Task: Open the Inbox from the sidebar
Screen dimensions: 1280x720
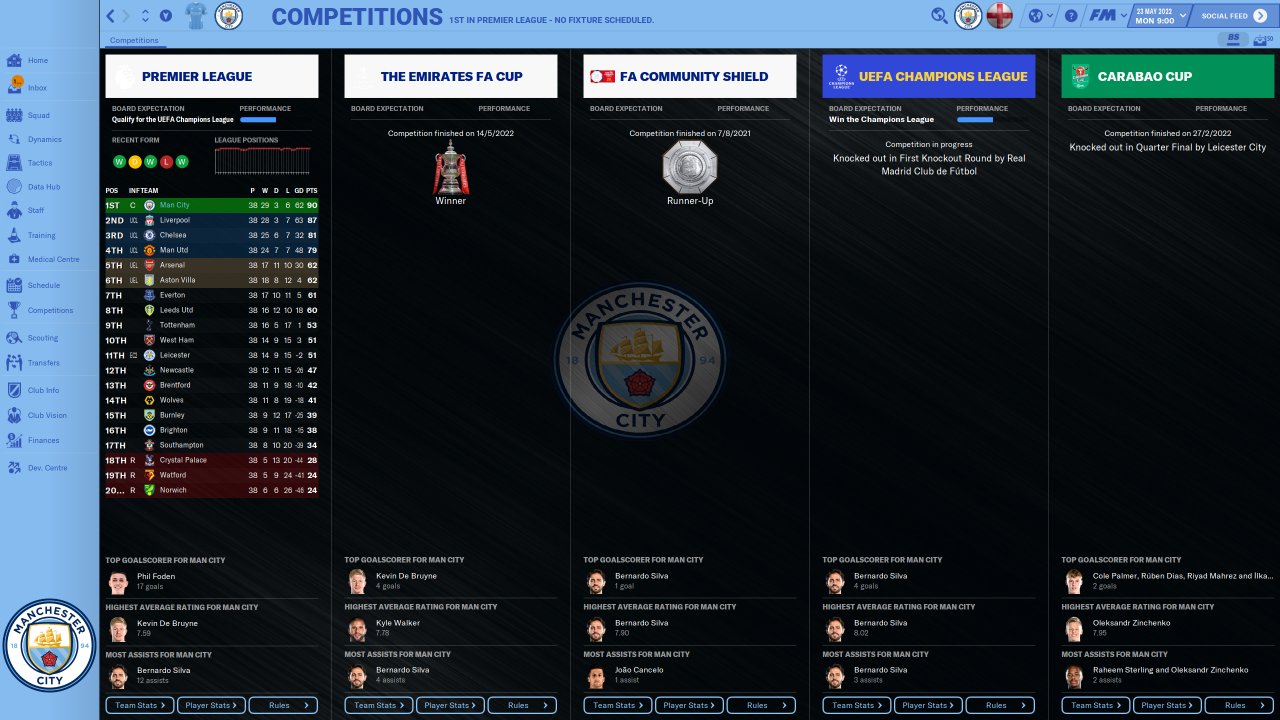Action: 37,88
